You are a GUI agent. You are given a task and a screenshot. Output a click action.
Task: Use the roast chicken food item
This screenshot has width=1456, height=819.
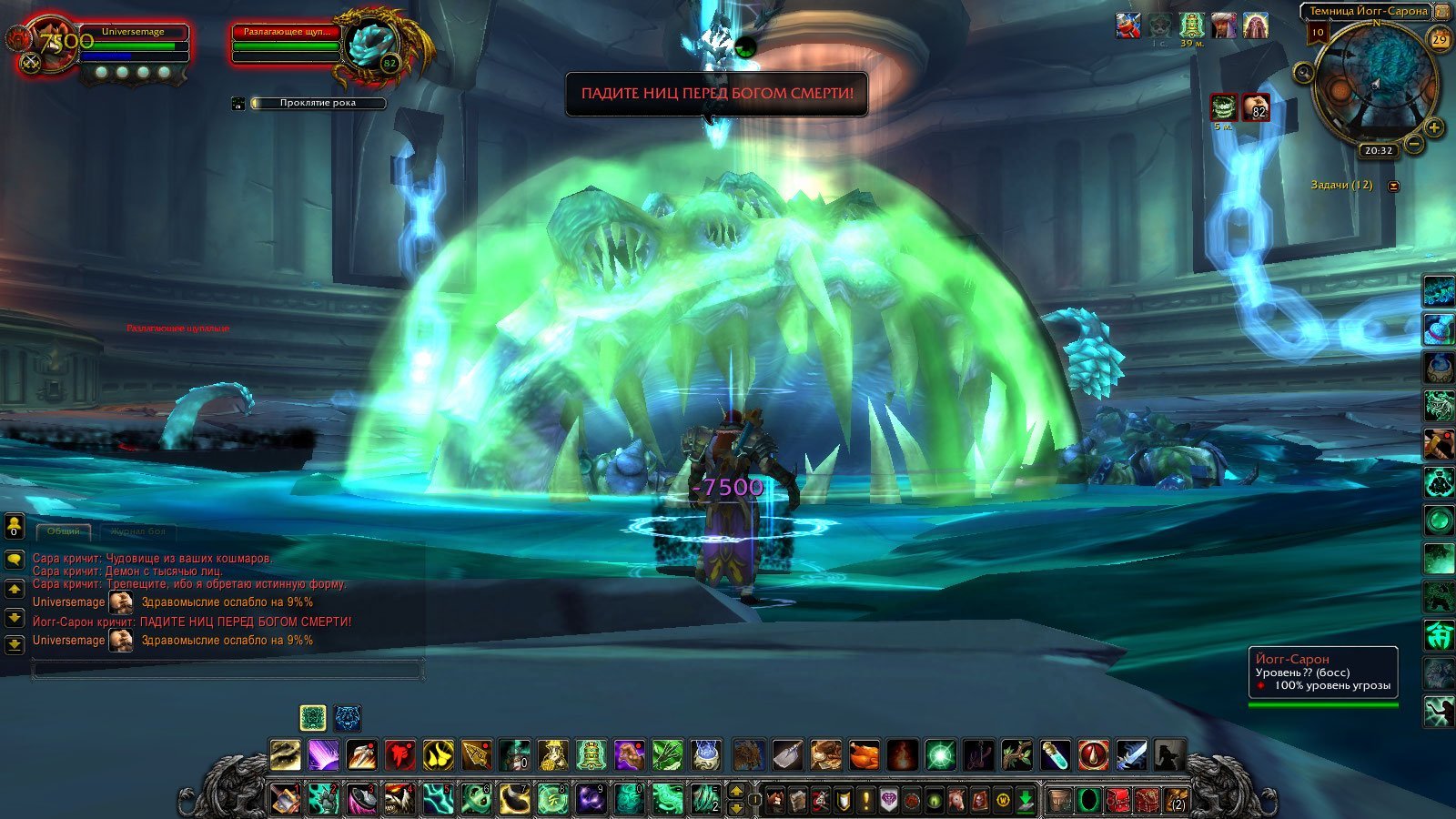[864, 754]
